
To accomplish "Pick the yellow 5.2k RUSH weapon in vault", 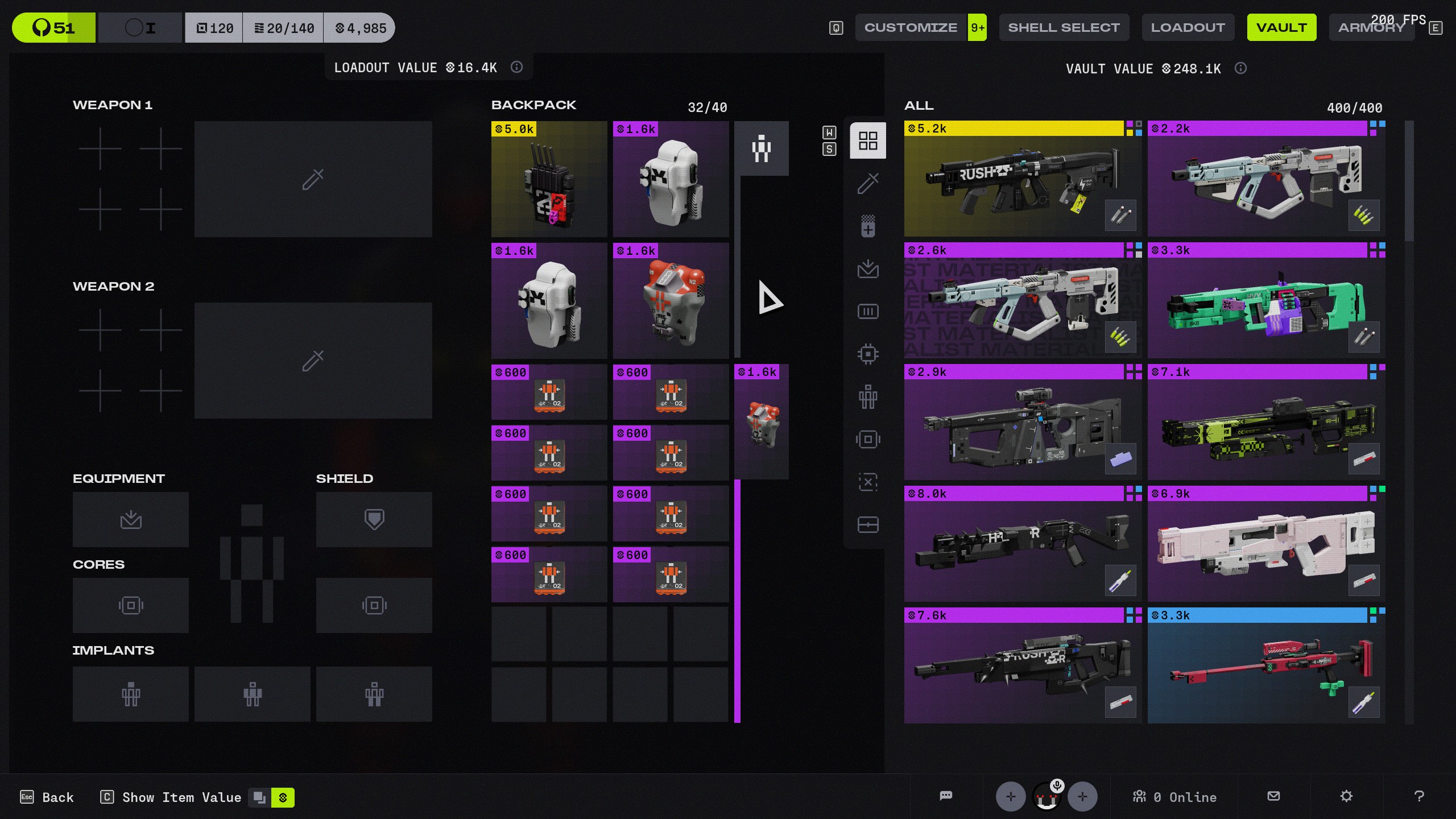I will [1022, 178].
